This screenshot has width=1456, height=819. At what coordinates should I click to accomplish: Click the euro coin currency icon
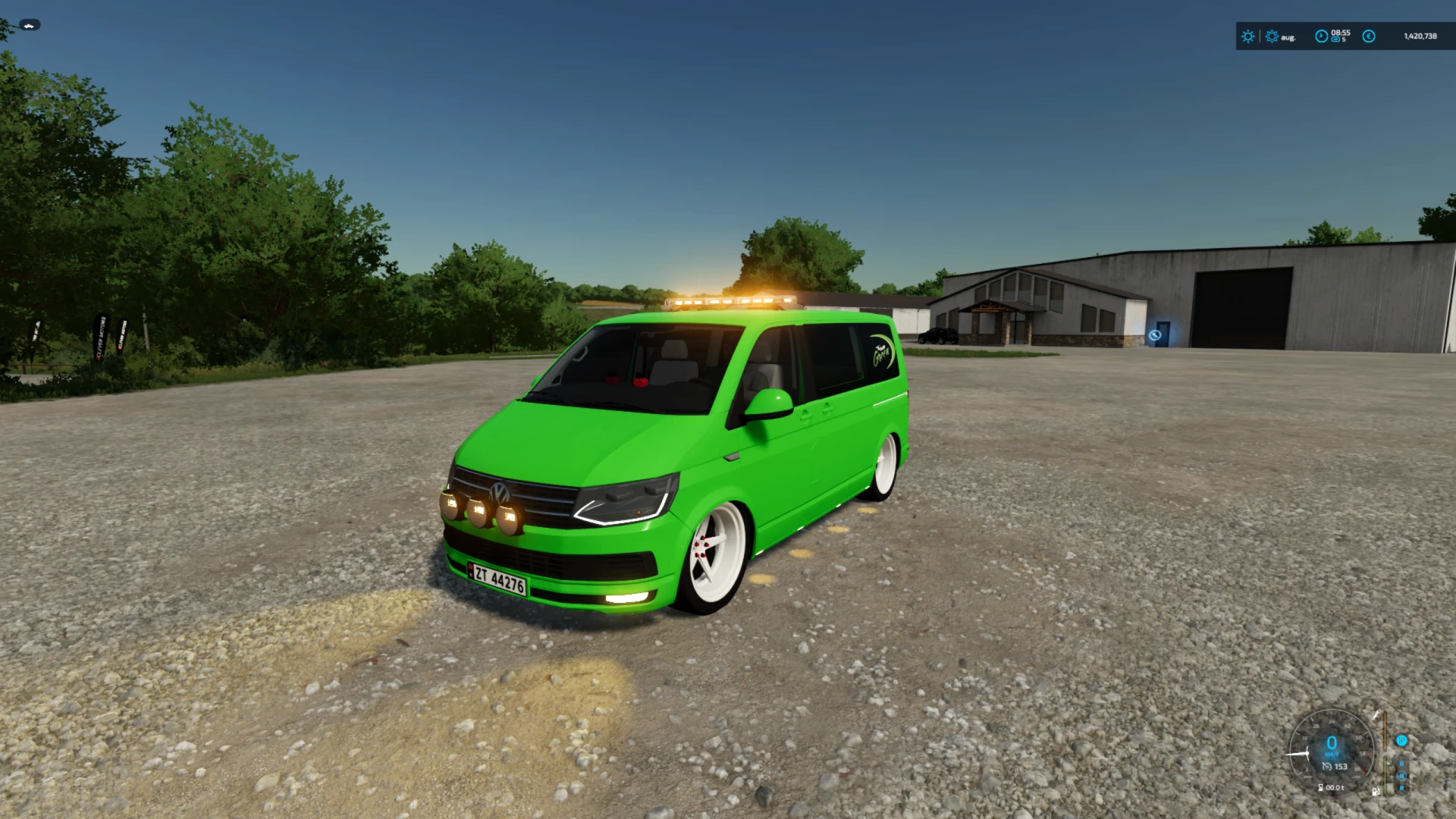click(x=1370, y=36)
